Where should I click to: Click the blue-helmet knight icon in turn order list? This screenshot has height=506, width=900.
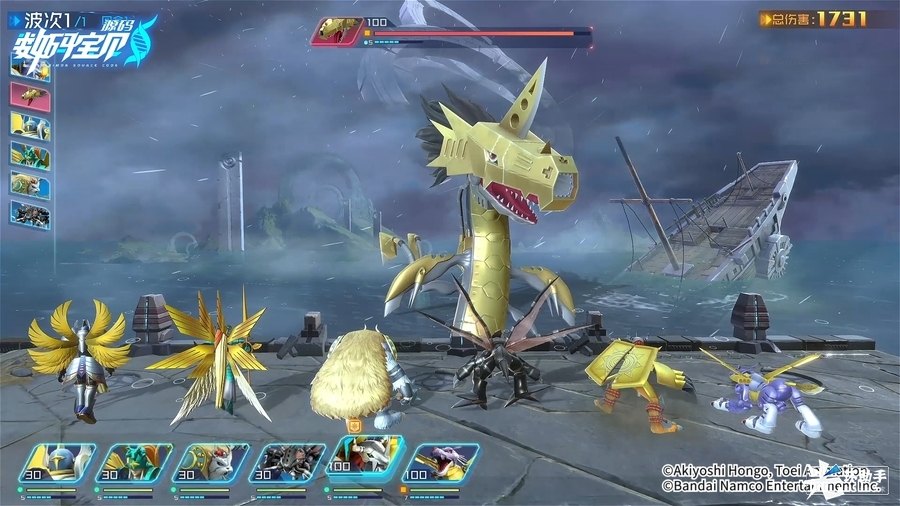point(30,124)
